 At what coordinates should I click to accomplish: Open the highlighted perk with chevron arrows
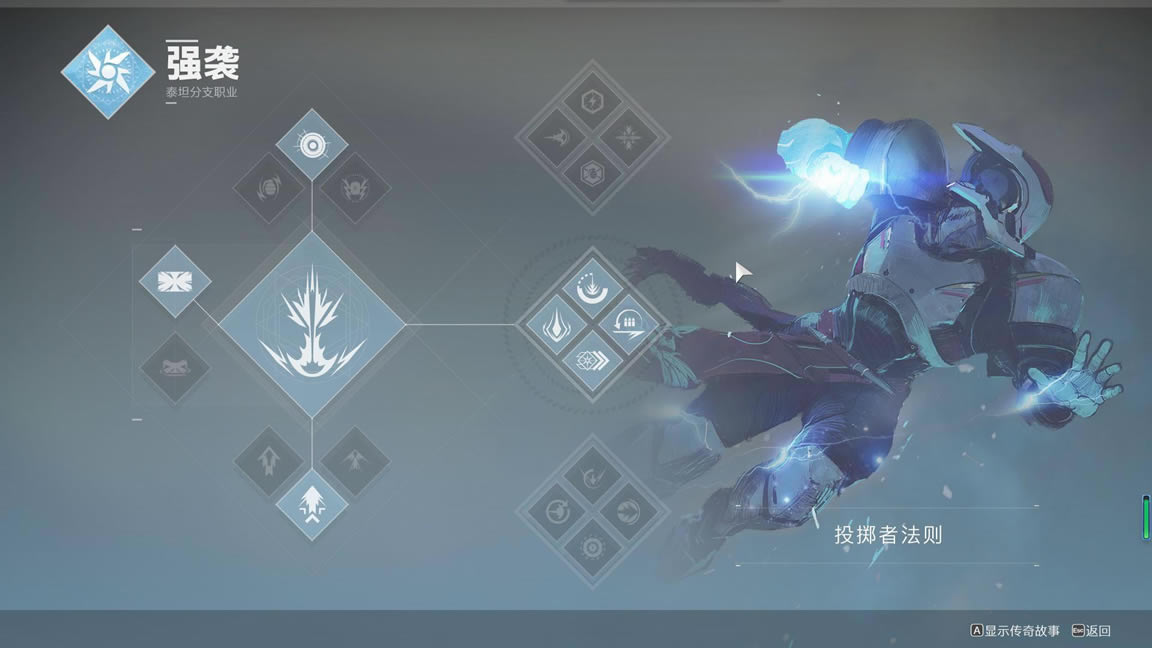(592, 360)
